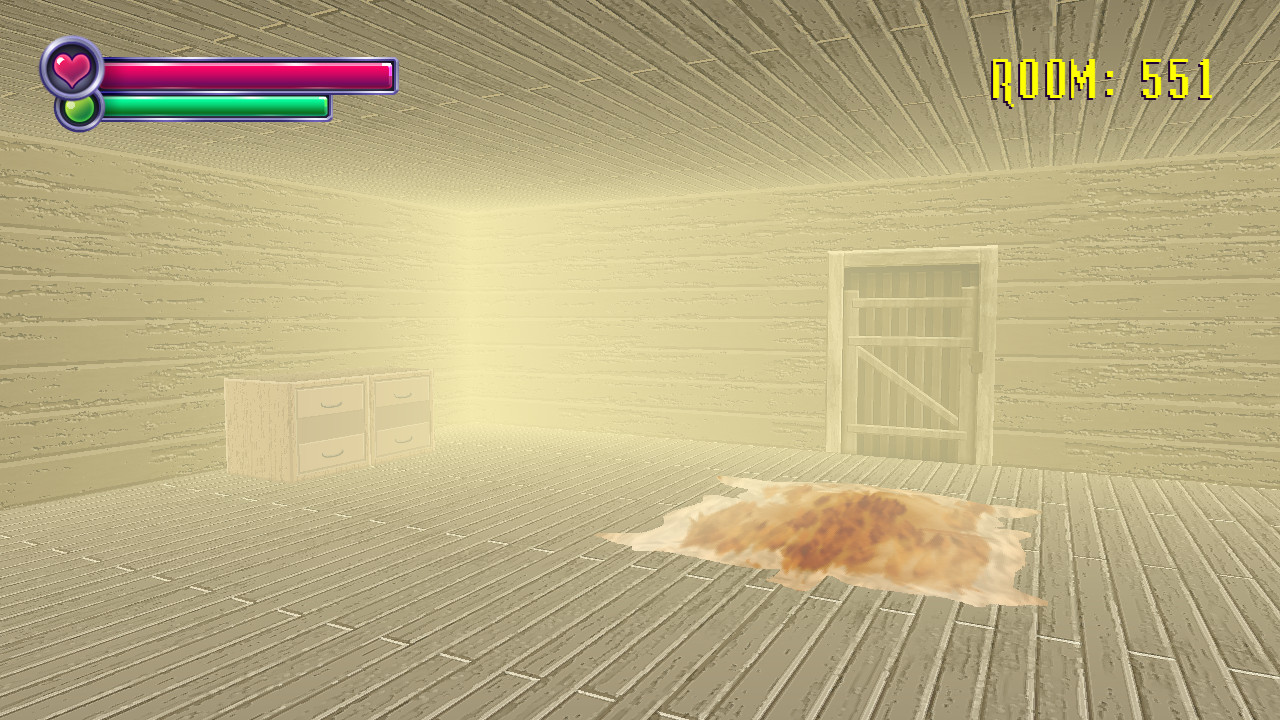Open the top-left dresser drawer handle

[330, 404]
